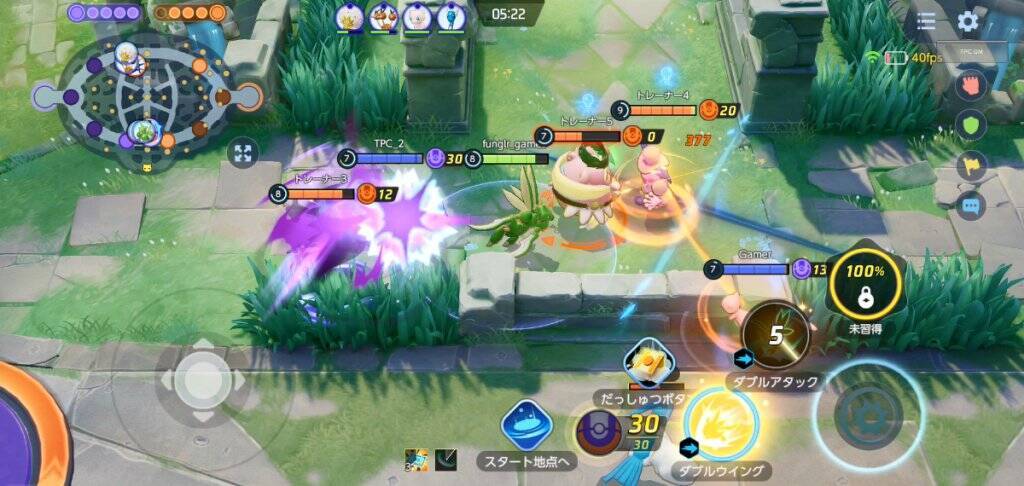Use the だっしゅつボタン battle item

649,365
